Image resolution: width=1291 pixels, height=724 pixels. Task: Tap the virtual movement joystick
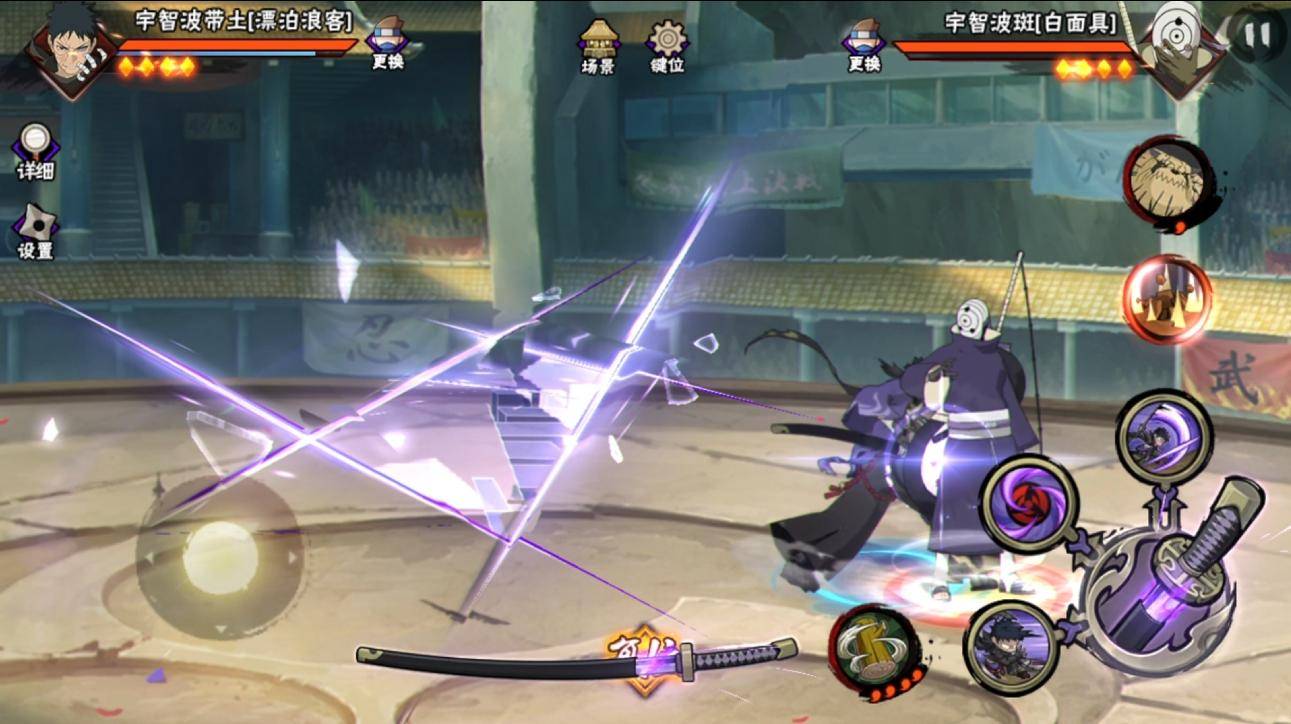(x=220, y=557)
